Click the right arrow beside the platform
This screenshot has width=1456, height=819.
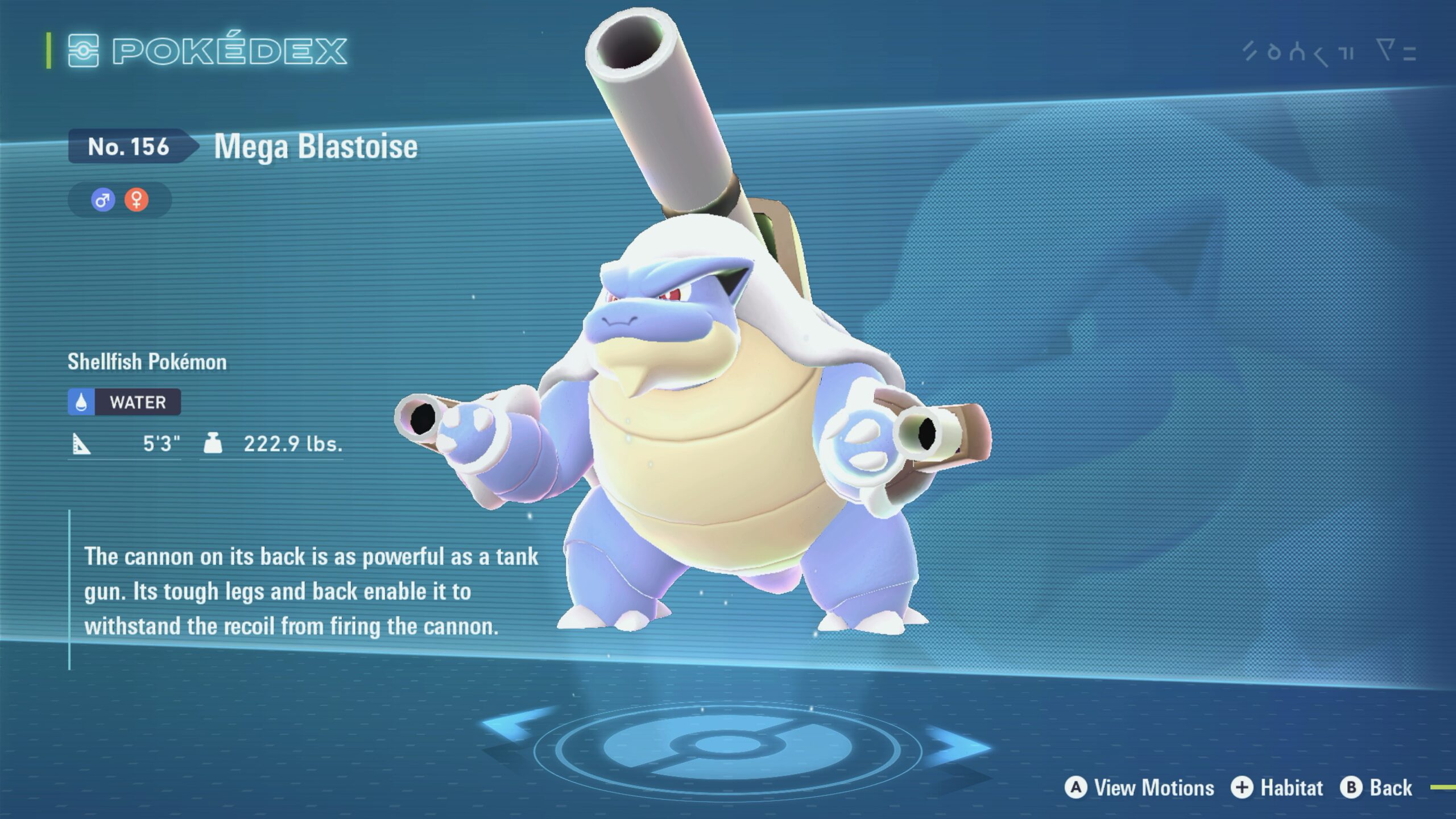point(958,745)
